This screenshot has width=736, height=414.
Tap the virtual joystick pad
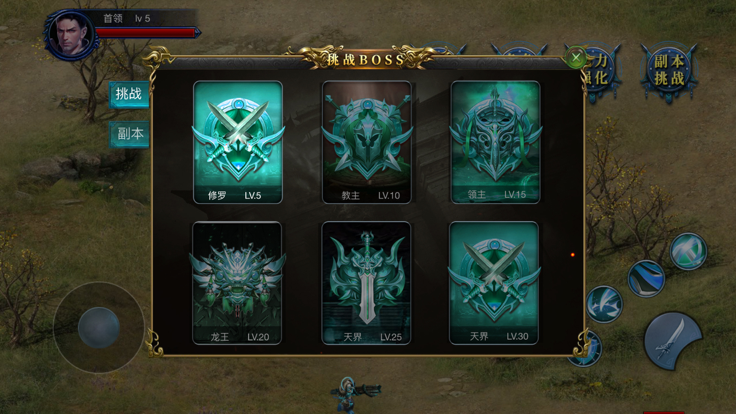pos(98,327)
